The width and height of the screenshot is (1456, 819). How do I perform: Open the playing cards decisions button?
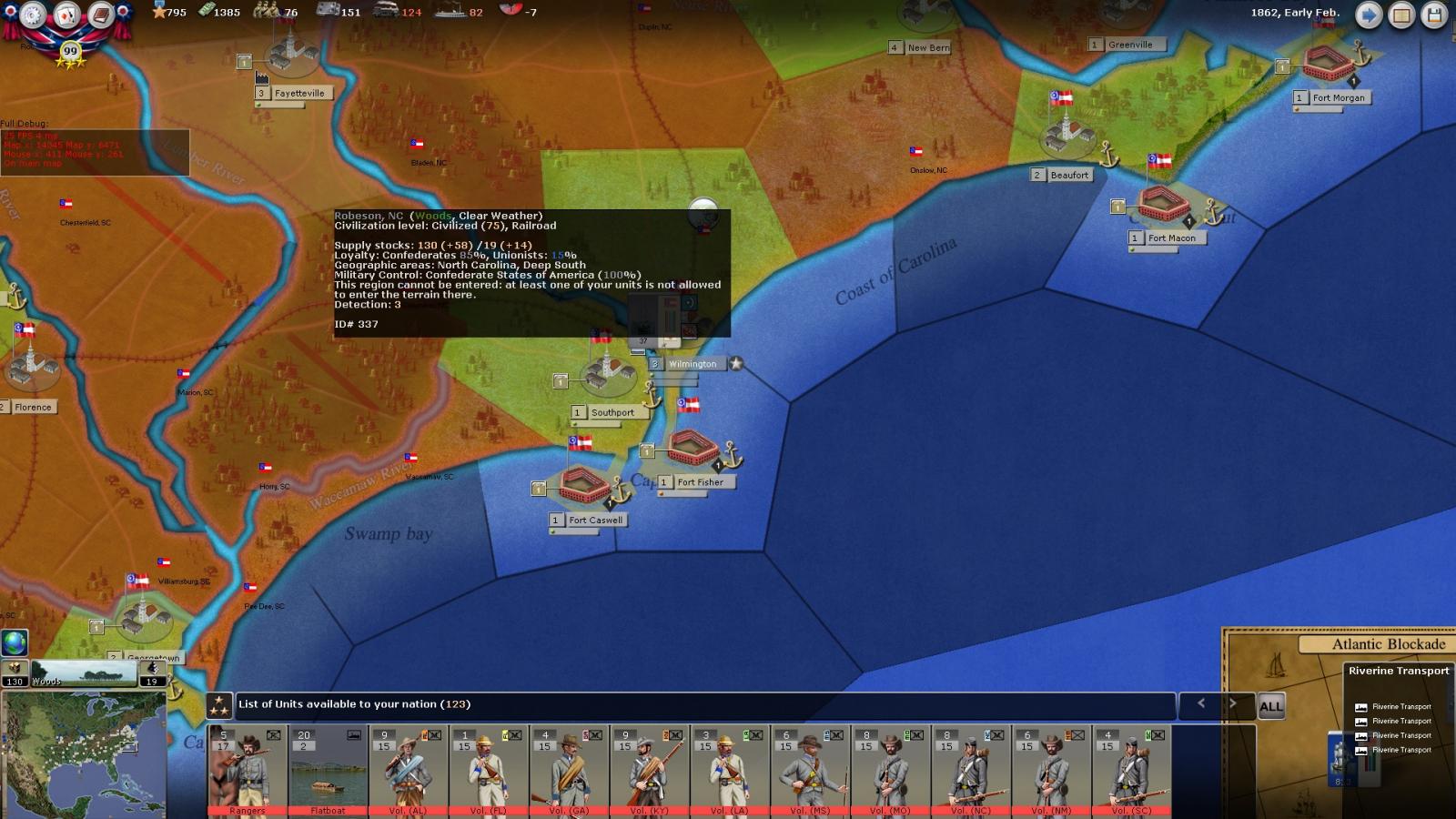[67, 15]
